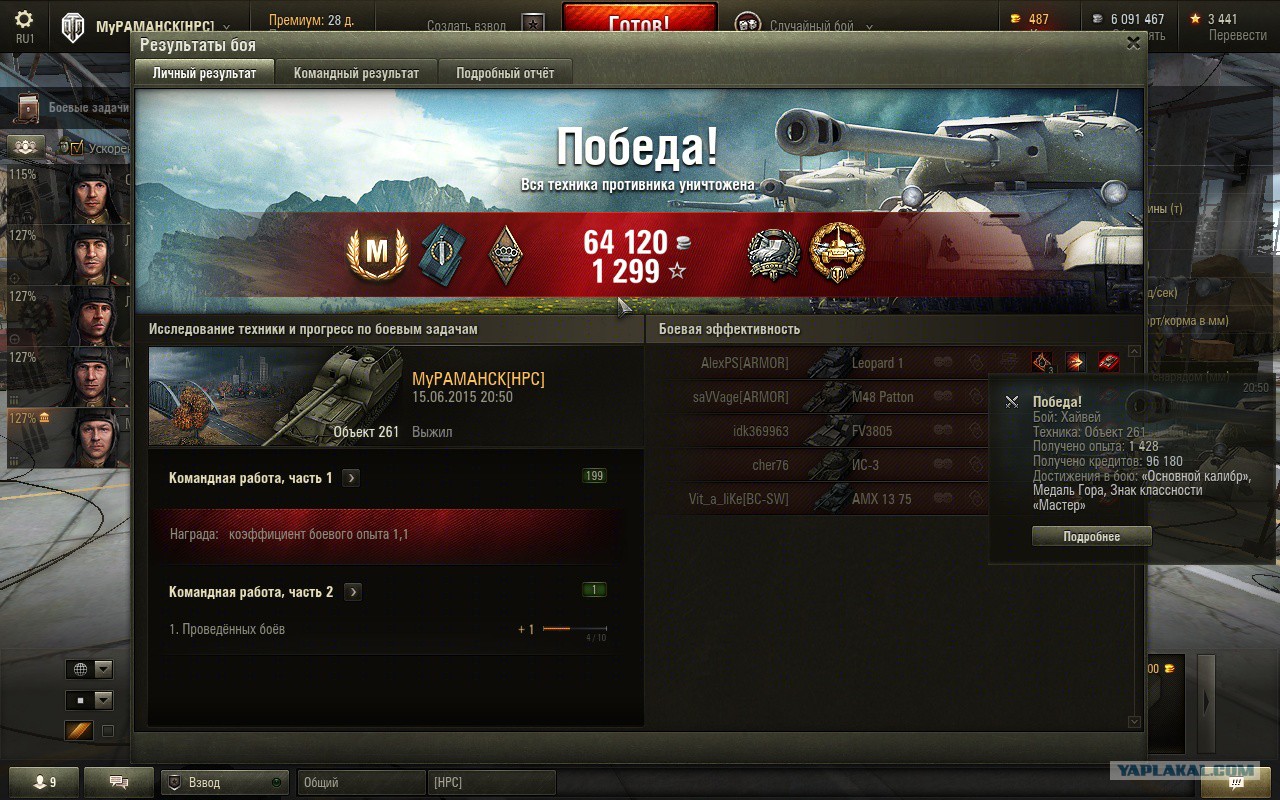Image resolution: width=1280 pixels, height=800 pixels.
Task: Open the [HPC] clan chat tab
Action: (491, 782)
